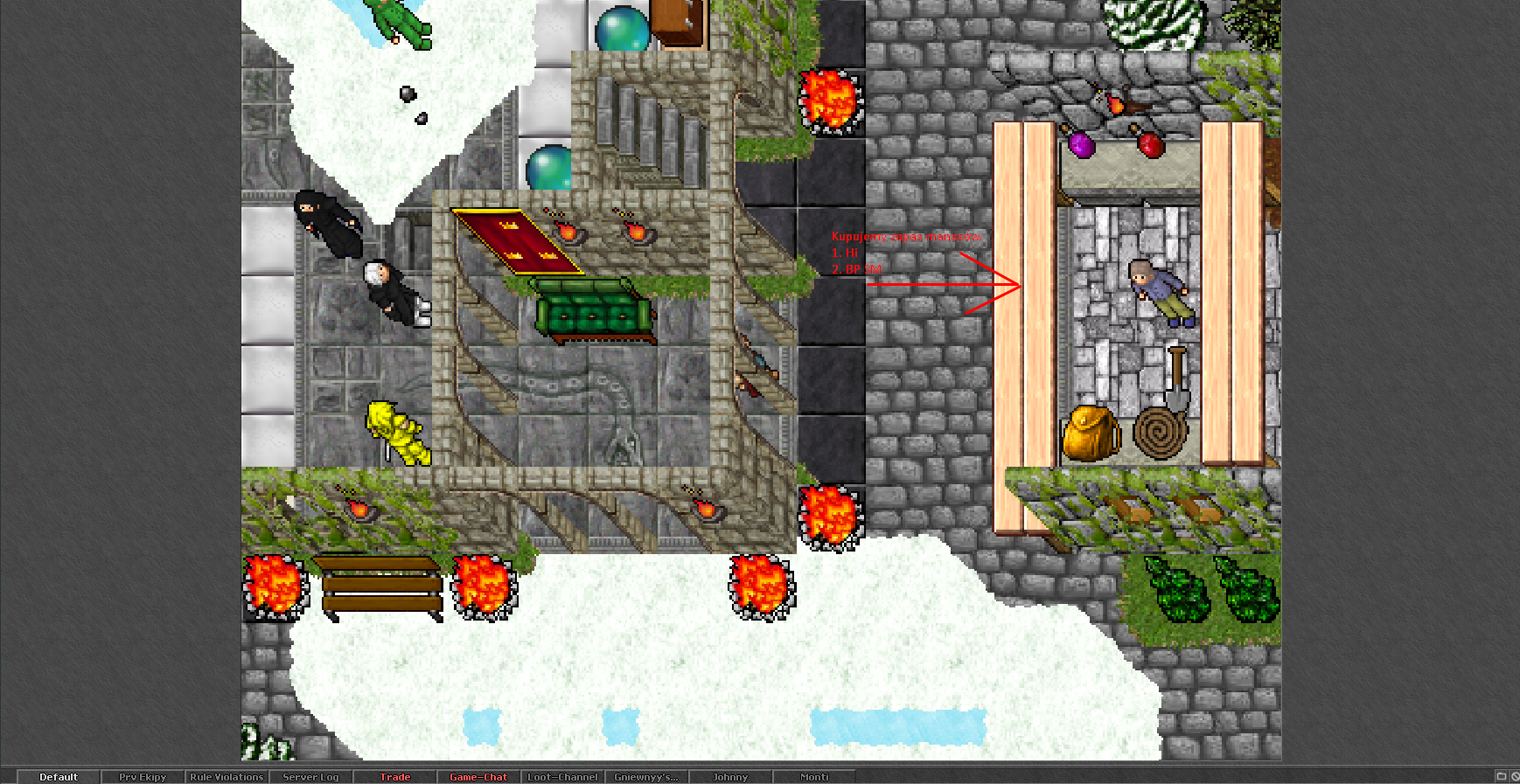Open the Prv Ekipy chat tab

click(143, 777)
